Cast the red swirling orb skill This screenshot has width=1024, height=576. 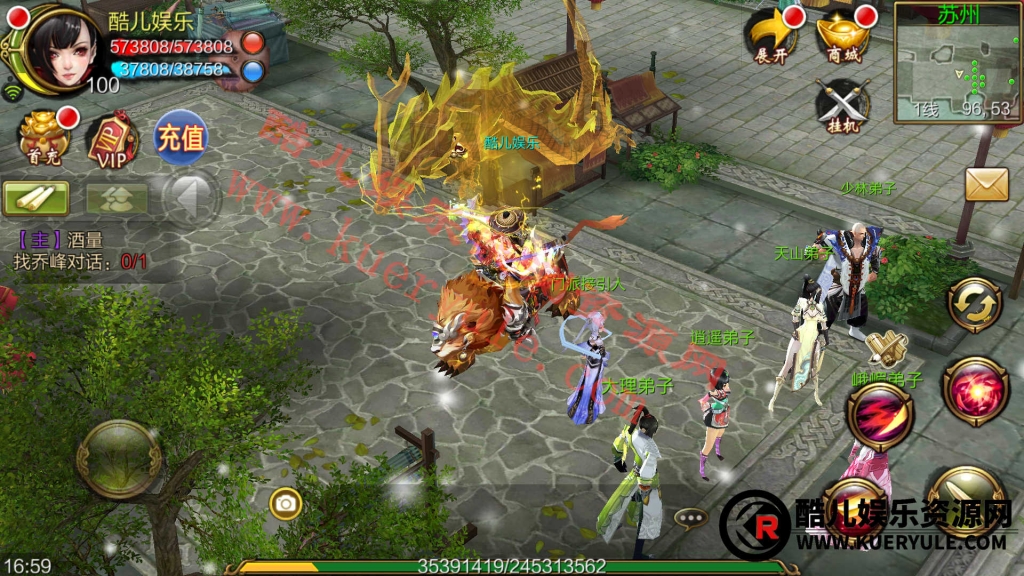point(975,391)
